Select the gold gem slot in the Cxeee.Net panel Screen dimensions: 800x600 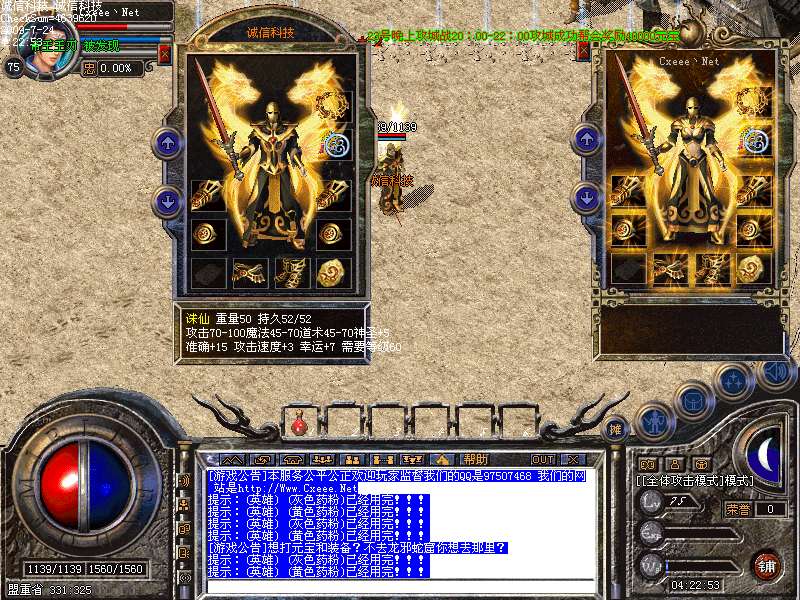click(755, 268)
